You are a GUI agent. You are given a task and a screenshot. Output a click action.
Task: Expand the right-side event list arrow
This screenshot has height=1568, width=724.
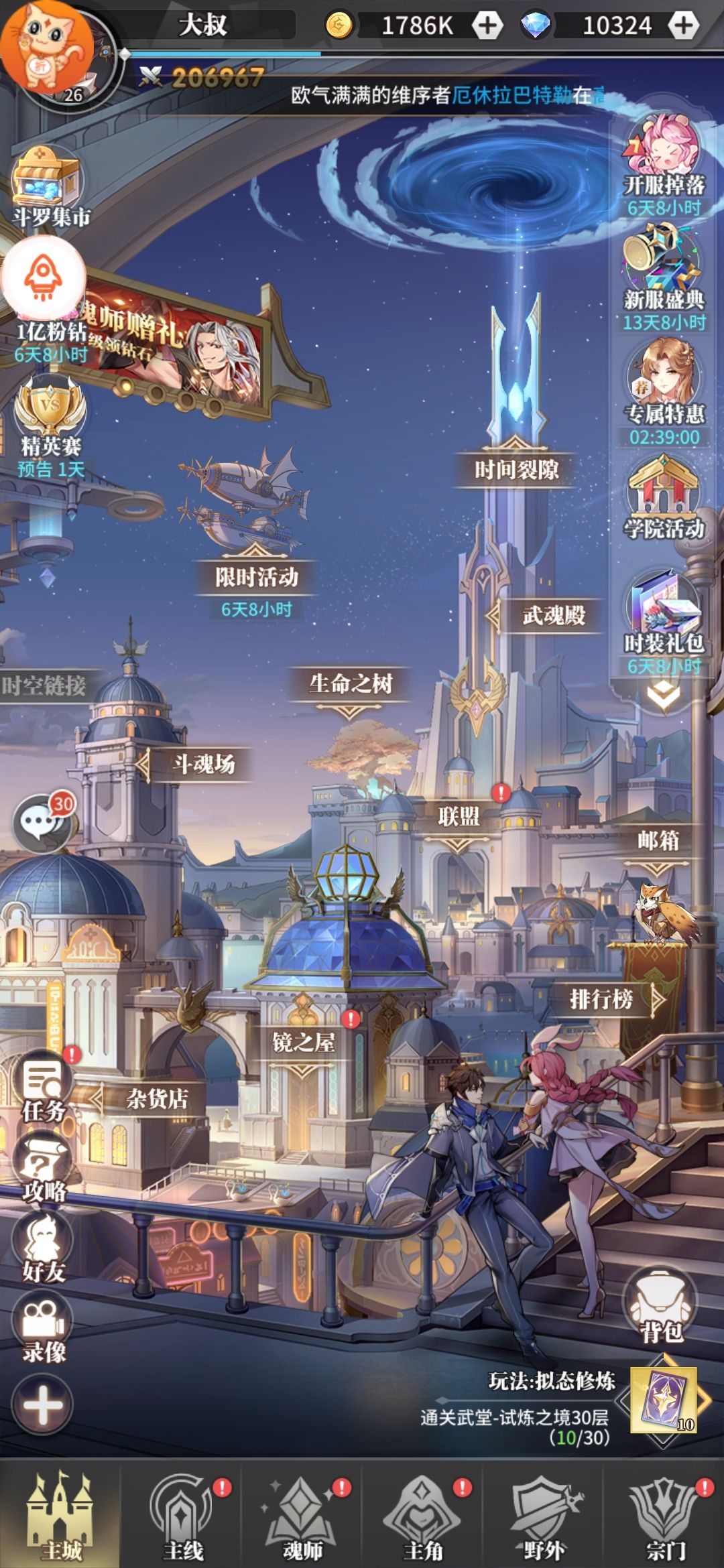663,696
